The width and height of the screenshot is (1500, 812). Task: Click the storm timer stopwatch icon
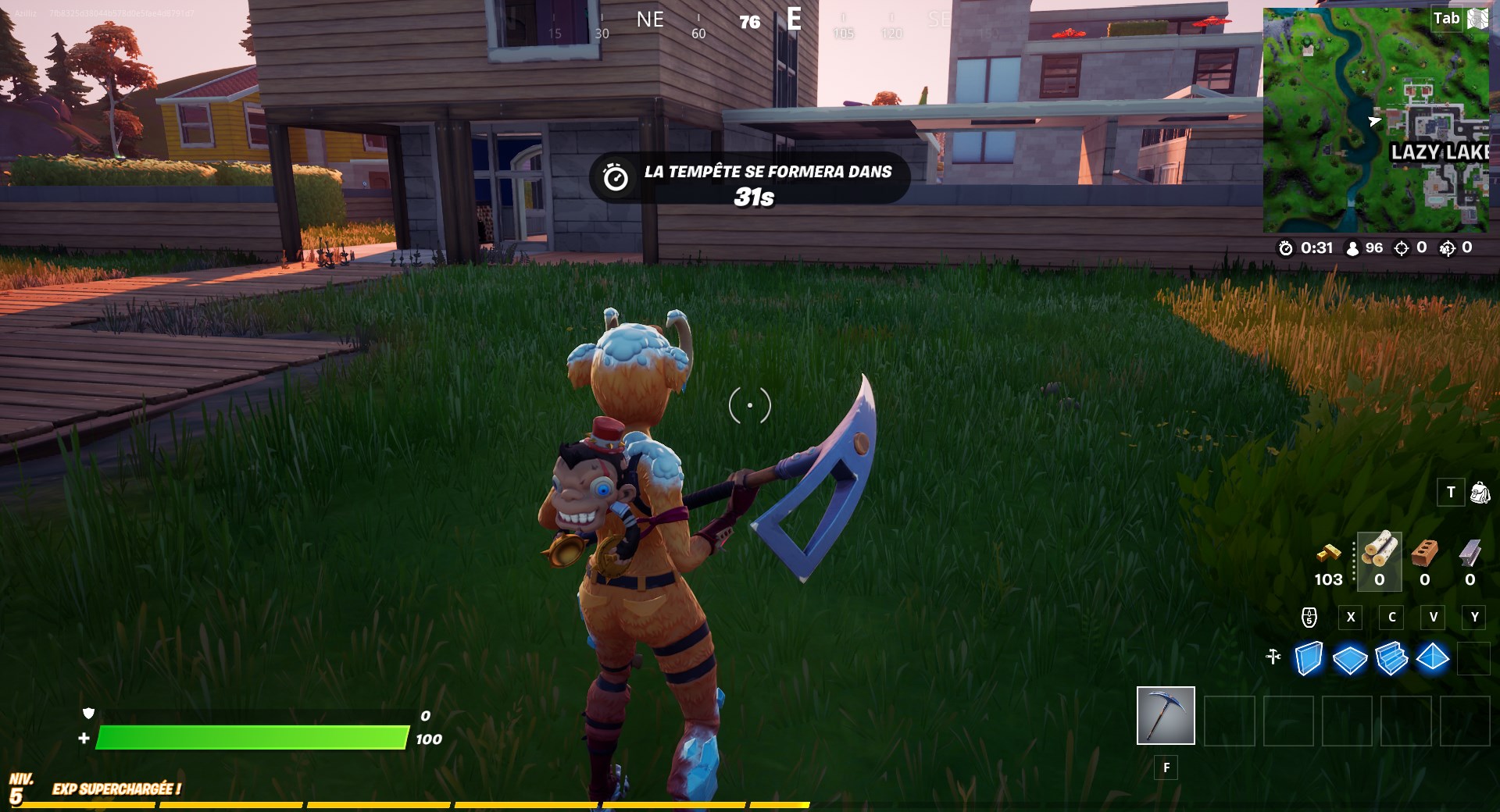pos(1286,250)
